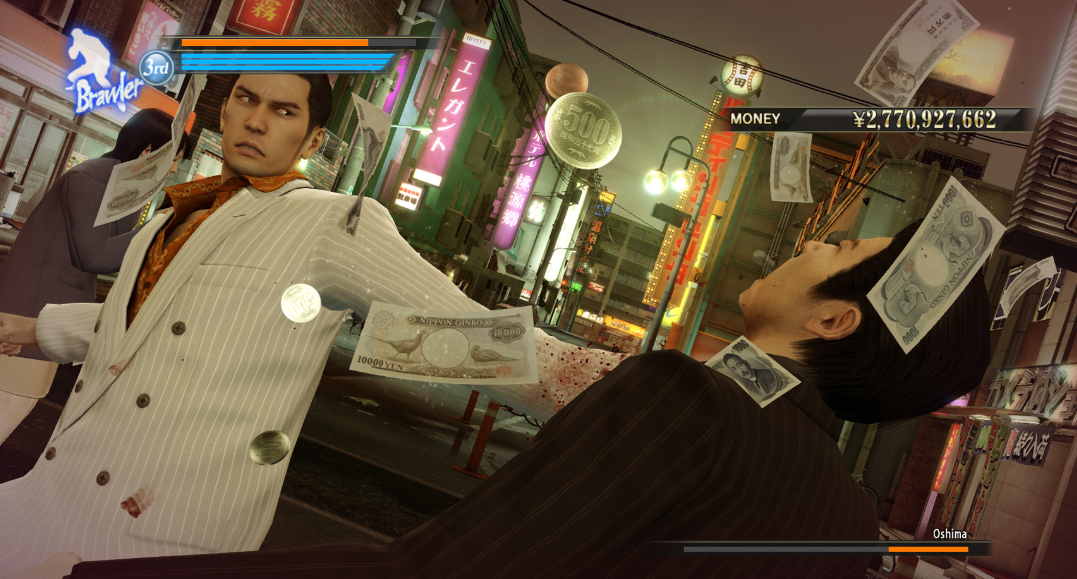
Task: Click the Brawler fighting style icon
Action: [101, 72]
